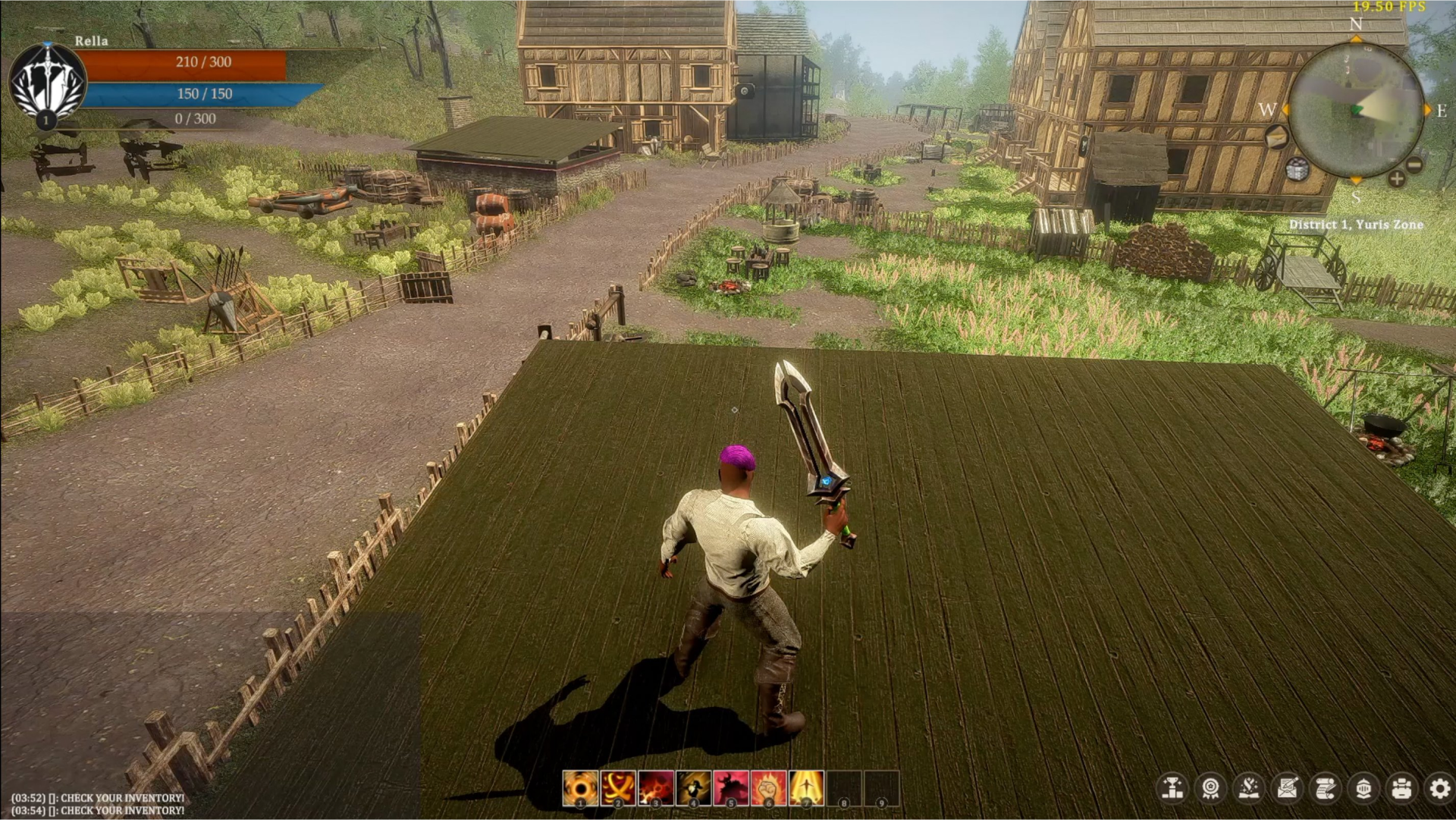
Task: Use the crossed golden slashes skill
Action: click(618, 788)
